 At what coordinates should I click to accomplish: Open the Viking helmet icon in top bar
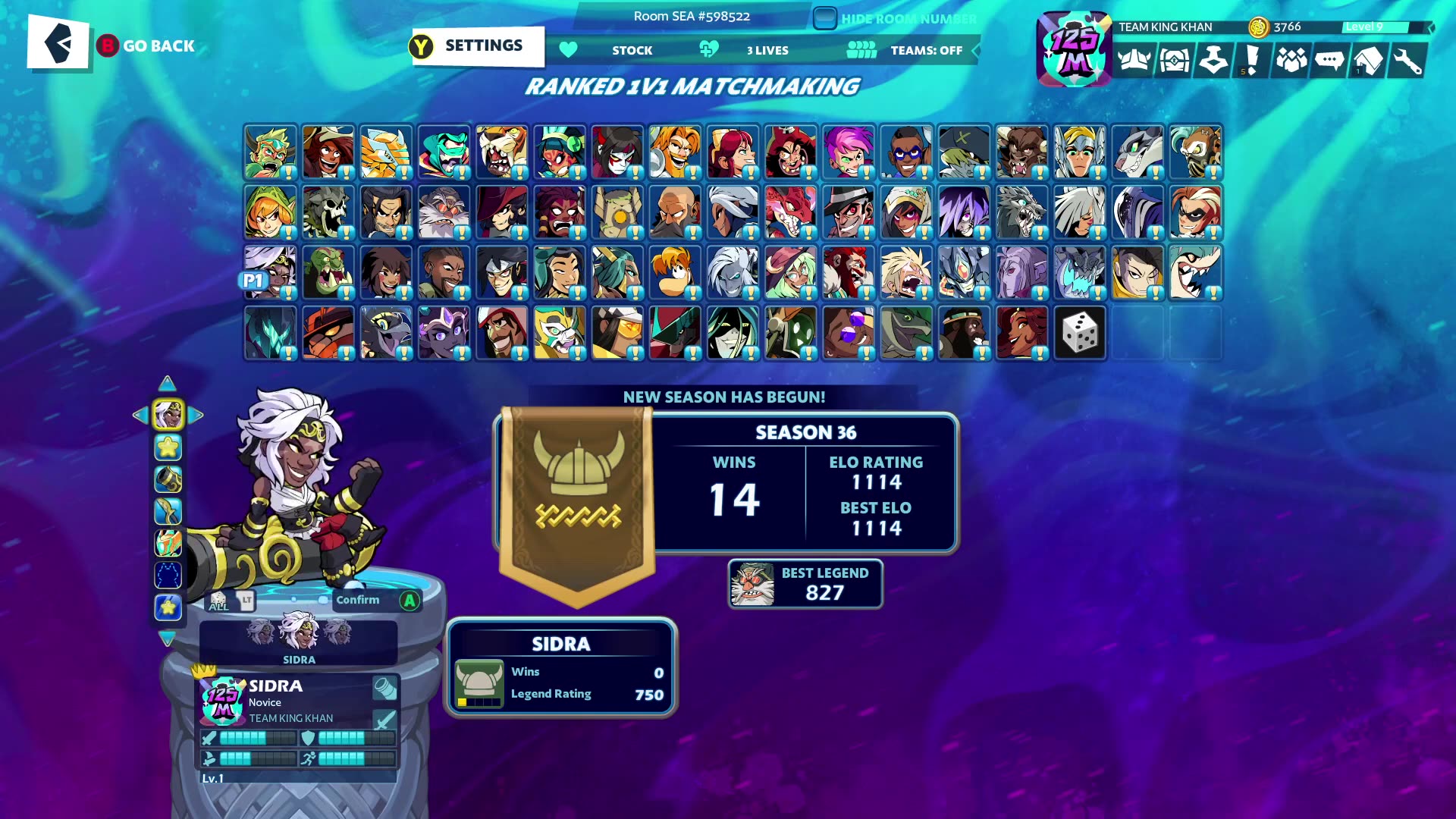pos(1134,61)
